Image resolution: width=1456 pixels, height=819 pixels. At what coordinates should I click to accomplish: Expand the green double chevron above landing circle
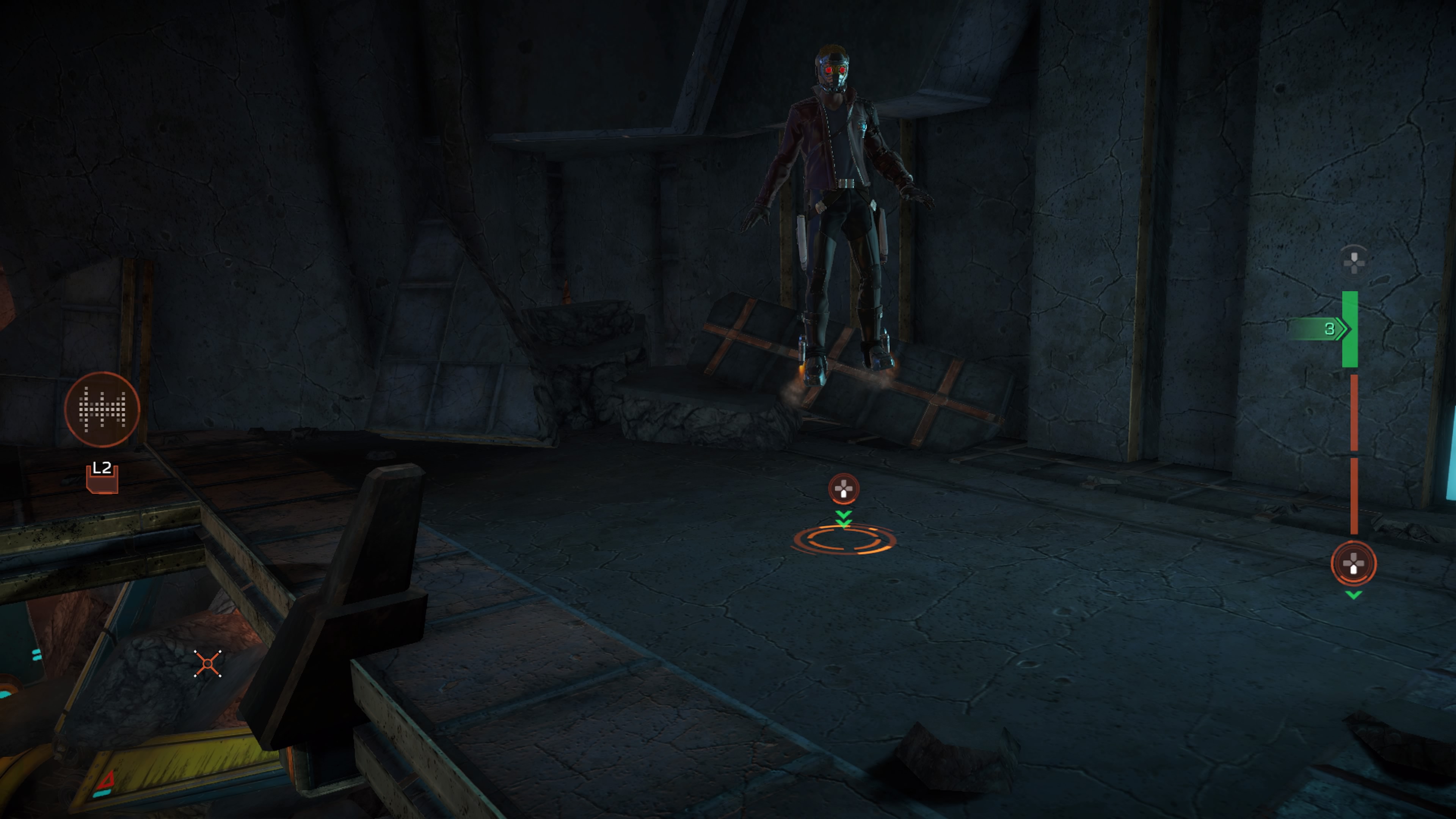843,517
